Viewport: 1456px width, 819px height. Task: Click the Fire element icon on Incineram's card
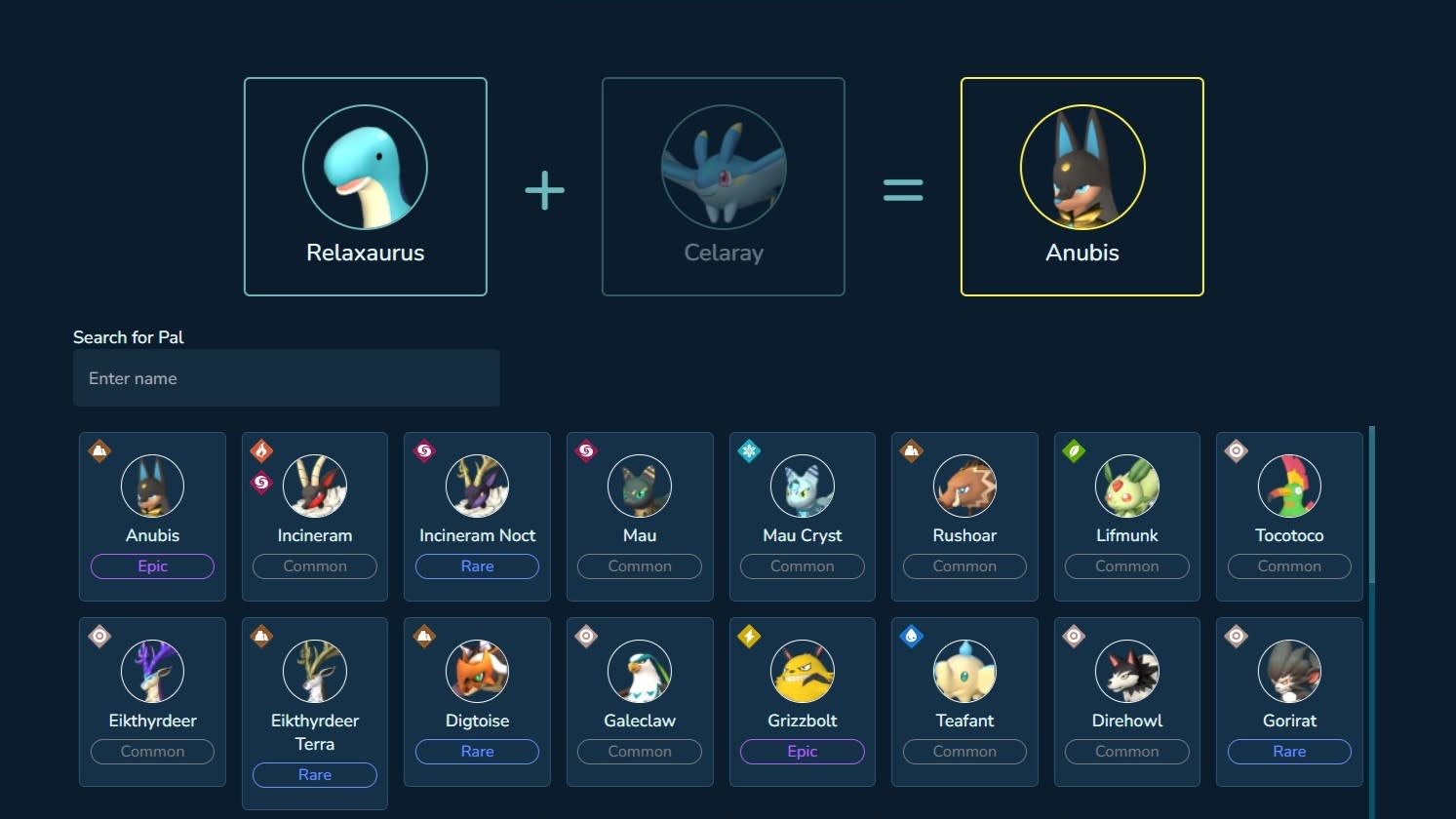[x=261, y=451]
